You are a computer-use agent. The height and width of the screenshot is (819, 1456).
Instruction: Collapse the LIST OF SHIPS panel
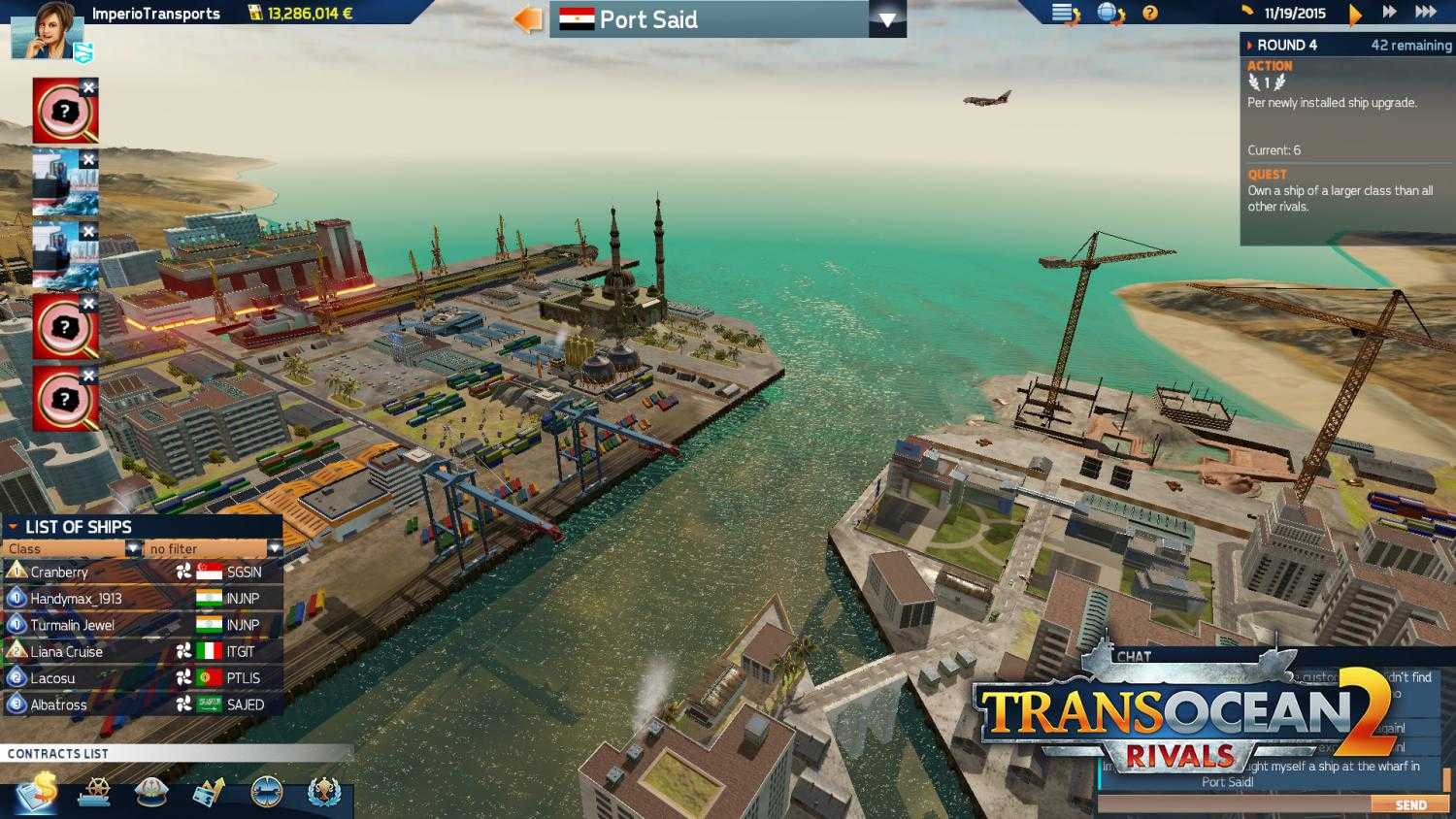pos(14,526)
